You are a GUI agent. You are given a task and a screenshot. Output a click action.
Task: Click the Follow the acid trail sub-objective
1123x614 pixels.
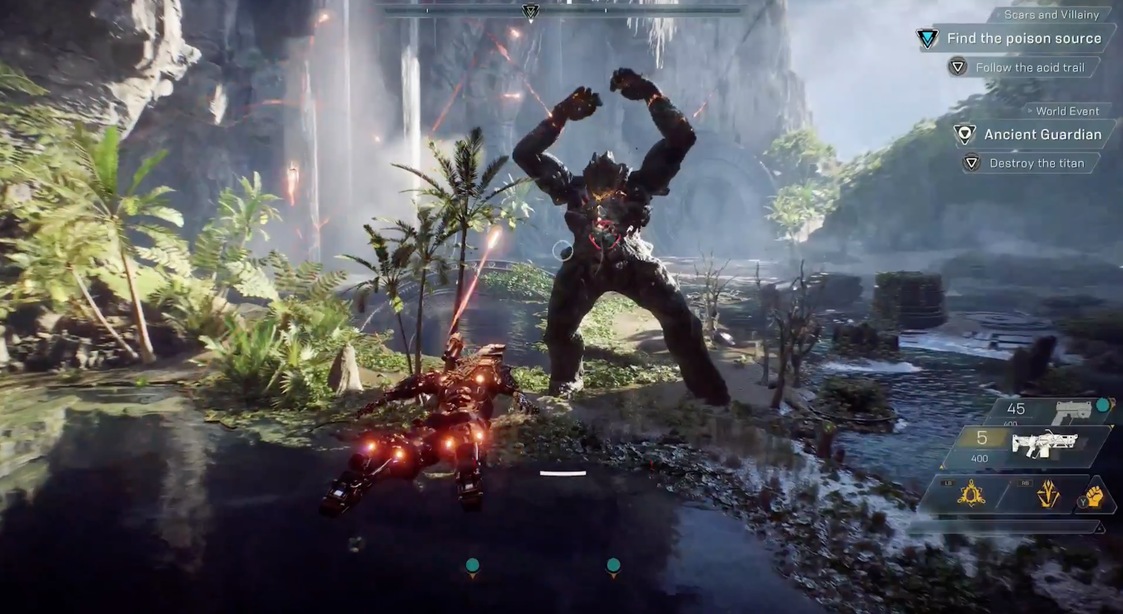coord(1031,68)
